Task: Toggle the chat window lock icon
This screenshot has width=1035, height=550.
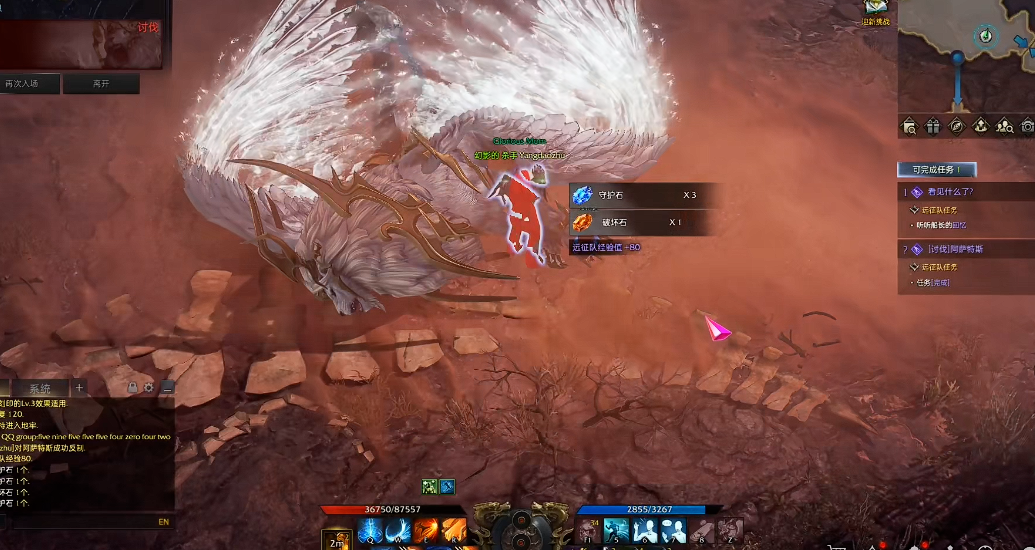Action: (x=133, y=387)
